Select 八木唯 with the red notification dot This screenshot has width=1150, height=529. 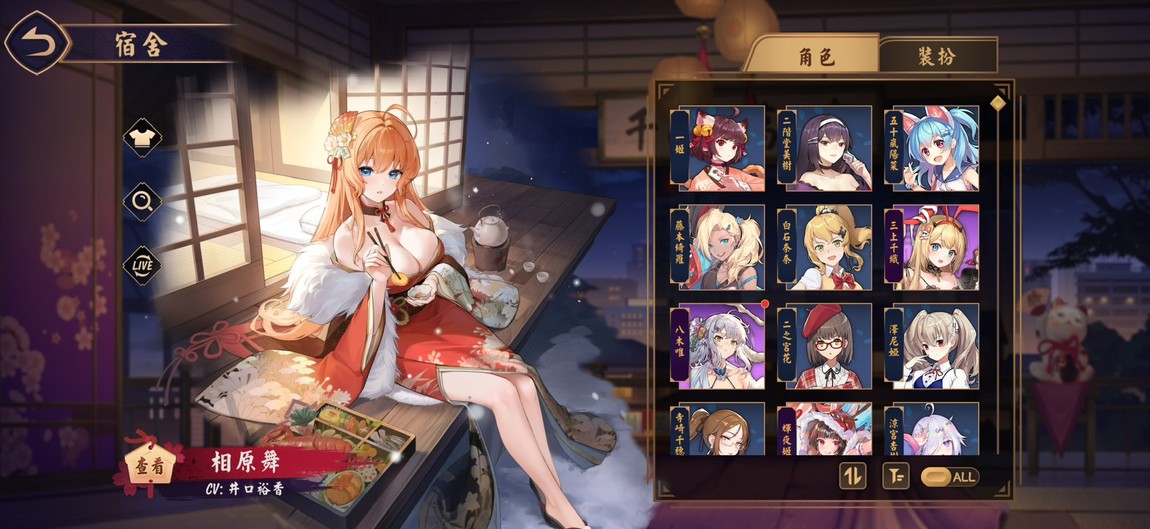coord(721,346)
